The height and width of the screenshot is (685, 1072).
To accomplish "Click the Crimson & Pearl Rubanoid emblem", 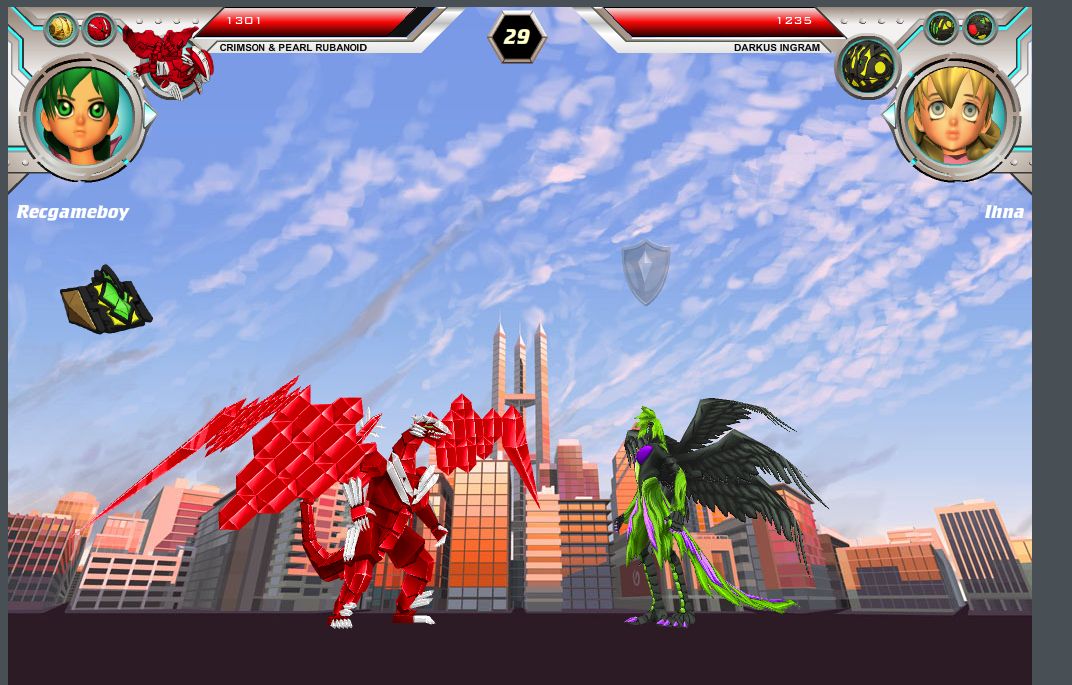I will click(170, 60).
